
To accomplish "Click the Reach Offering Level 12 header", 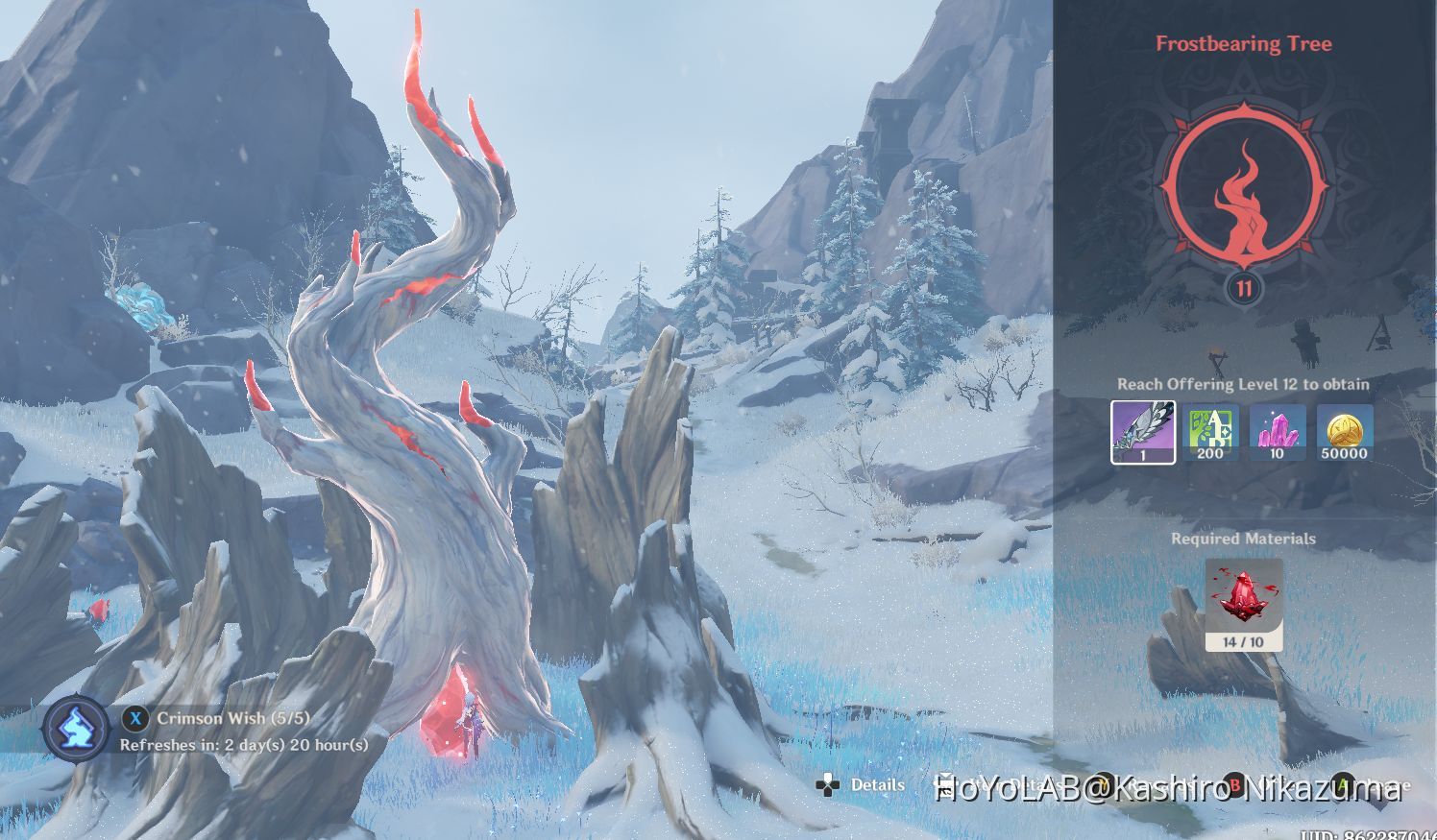I will pos(1243,384).
